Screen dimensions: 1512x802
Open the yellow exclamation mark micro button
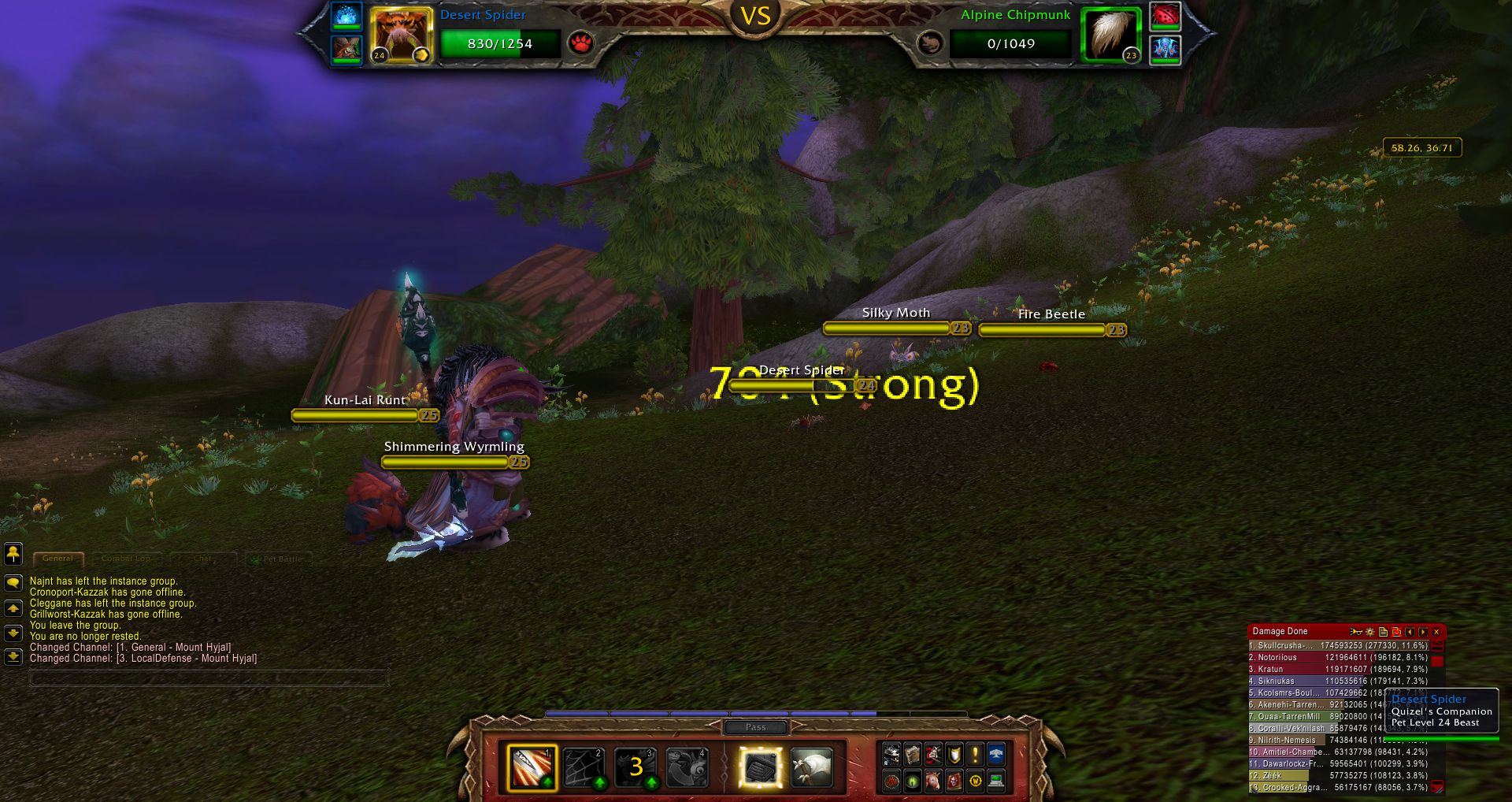[975, 755]
